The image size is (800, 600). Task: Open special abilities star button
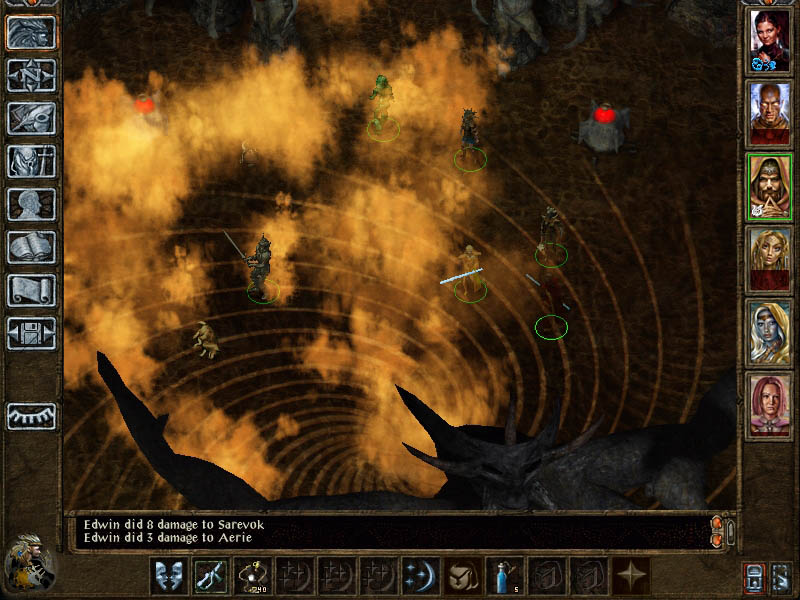[x=632, y=576]
